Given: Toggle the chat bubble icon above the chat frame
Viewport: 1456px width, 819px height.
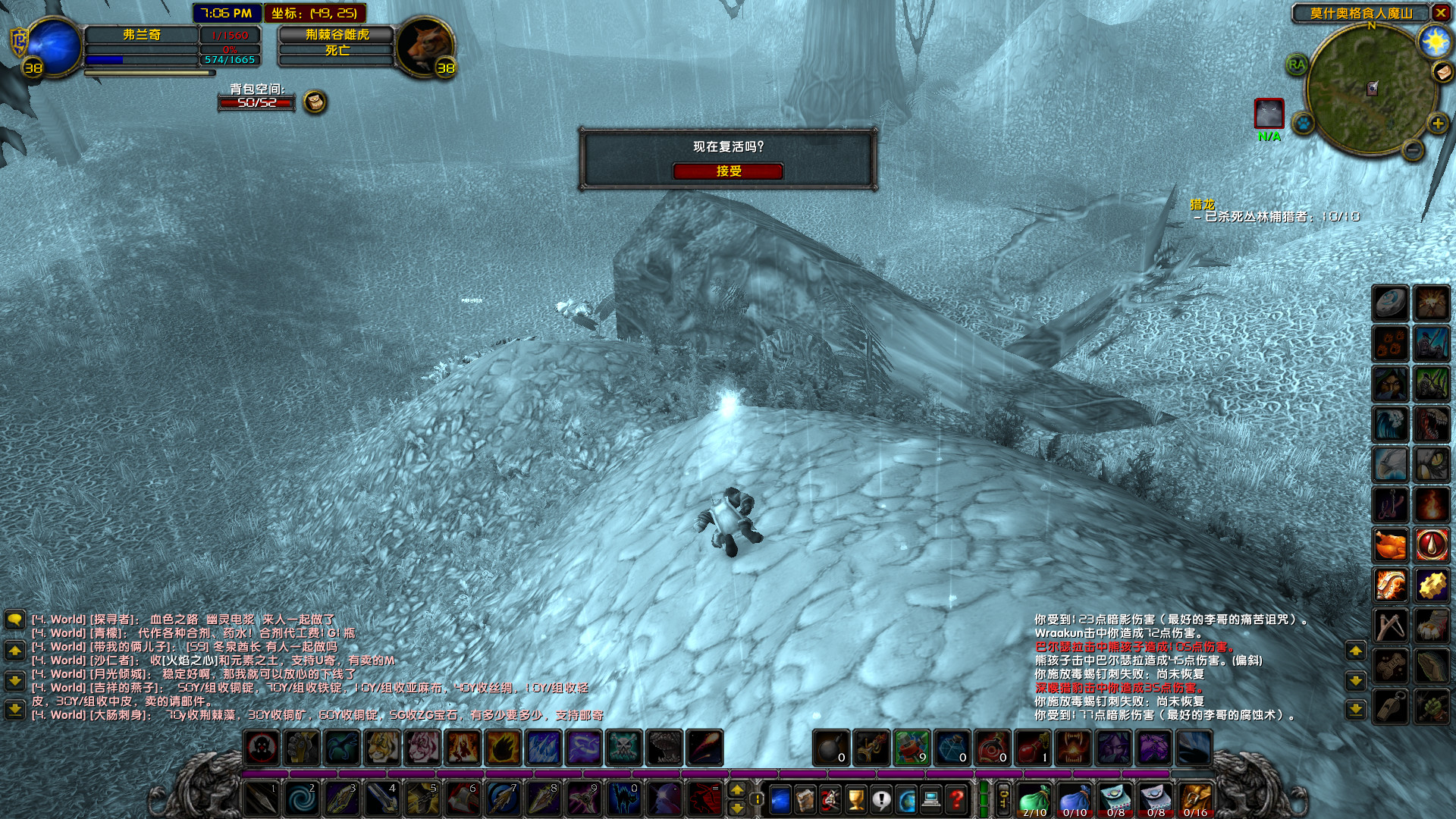Looking at the screenshot, I should (14, 619).
